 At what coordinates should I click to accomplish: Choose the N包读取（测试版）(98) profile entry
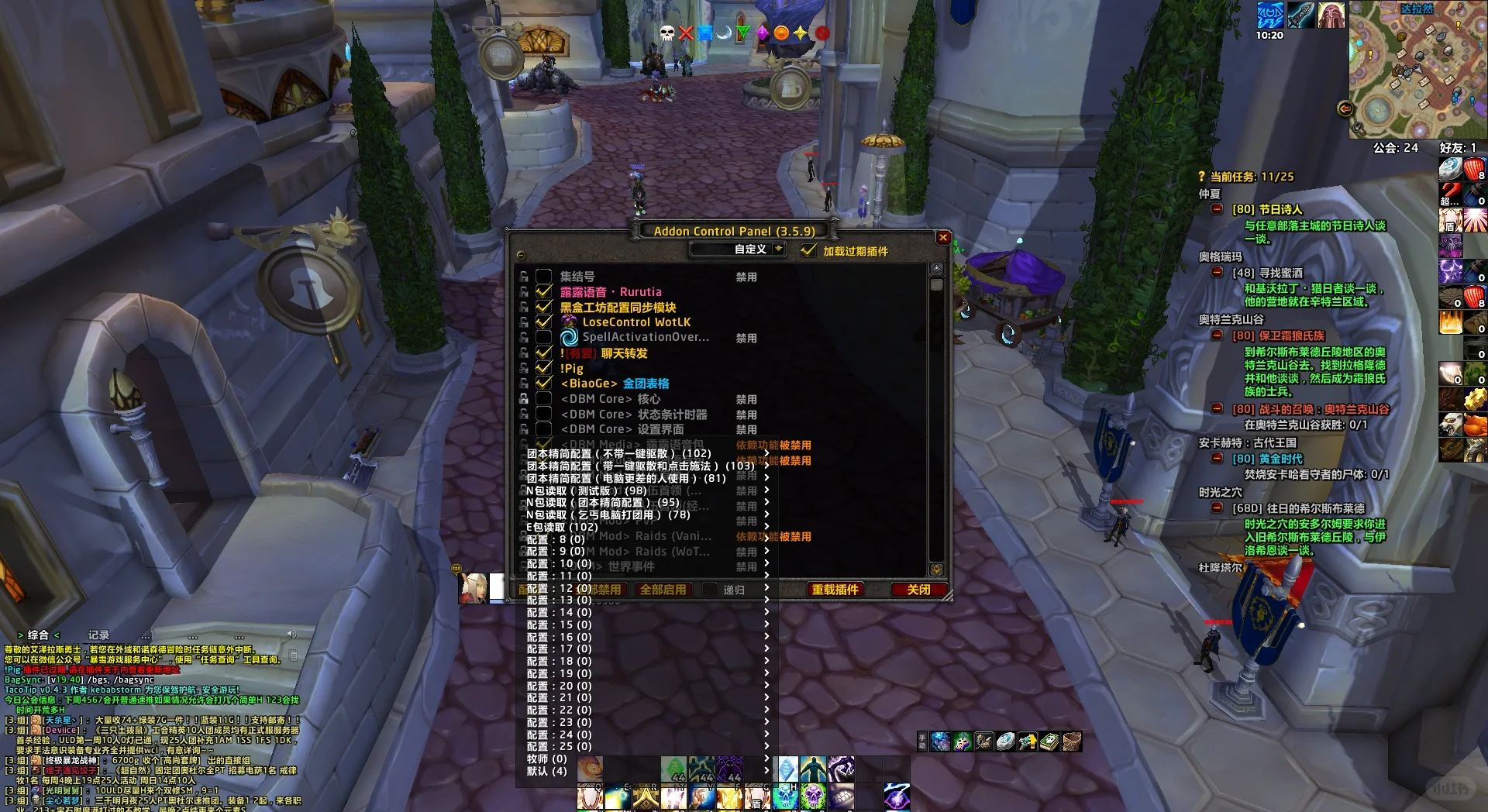tap(586, 490)
